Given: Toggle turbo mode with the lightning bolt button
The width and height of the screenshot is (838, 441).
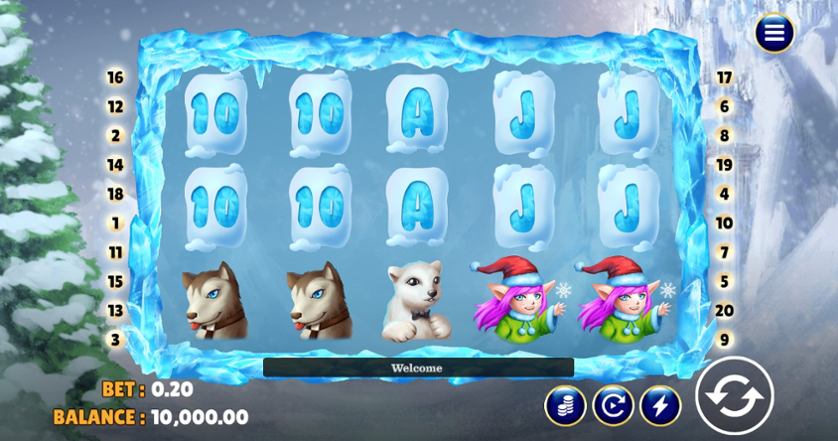Looking at the screenshot, I should tap(660, 404).
